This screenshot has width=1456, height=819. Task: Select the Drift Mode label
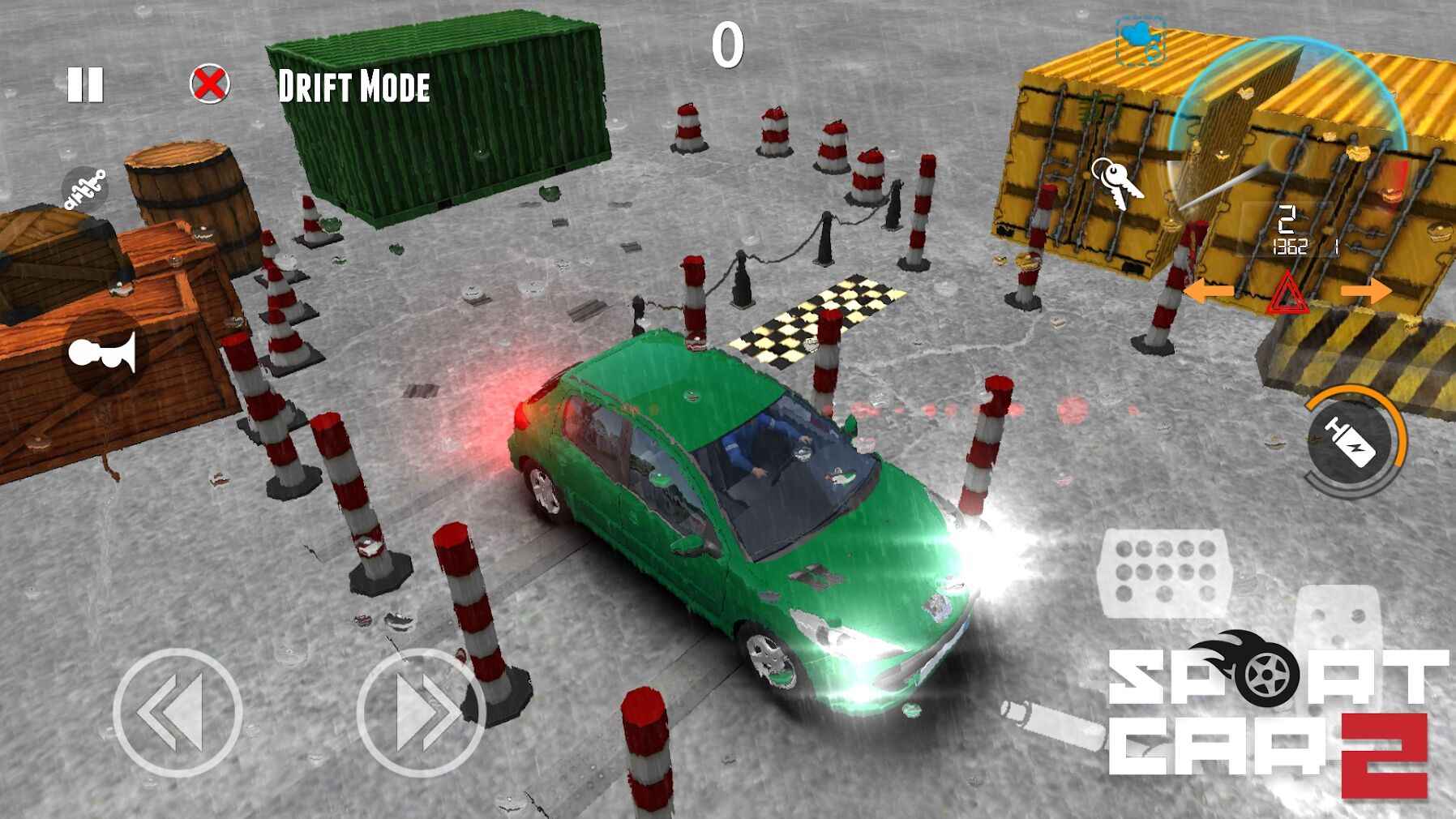coord(354,85)
